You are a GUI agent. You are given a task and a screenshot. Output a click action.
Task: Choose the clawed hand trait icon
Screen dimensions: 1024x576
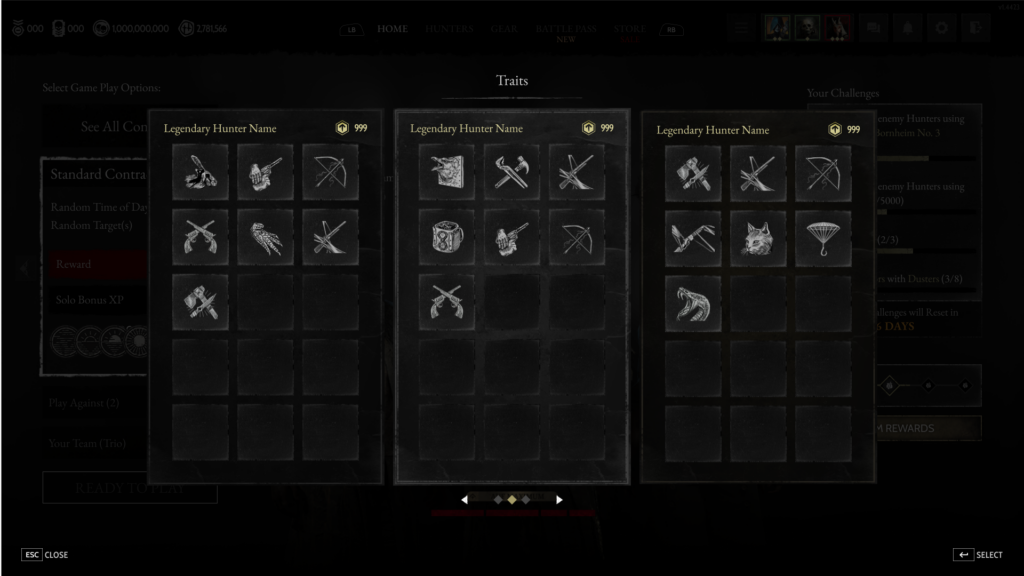click(265, 237)
